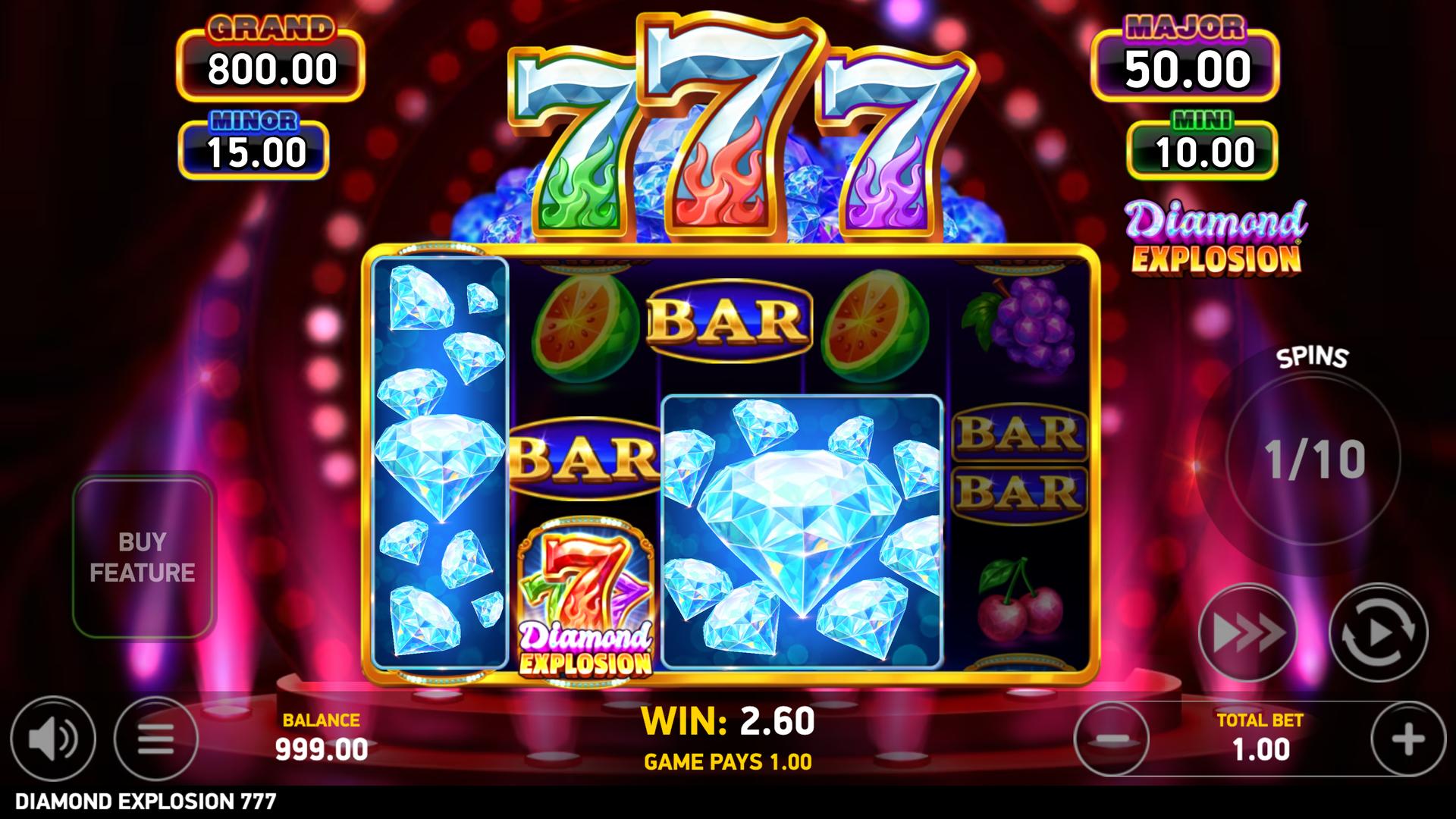
Task: Click the spins counter spin button
Action: pos(1313,459)
